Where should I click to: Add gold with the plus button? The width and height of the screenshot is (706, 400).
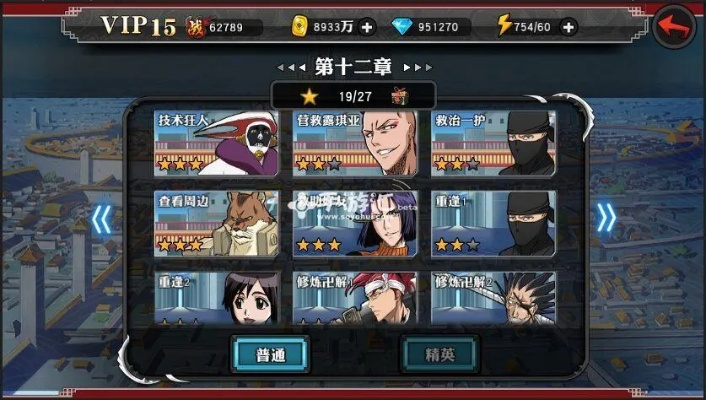(367, 27)
